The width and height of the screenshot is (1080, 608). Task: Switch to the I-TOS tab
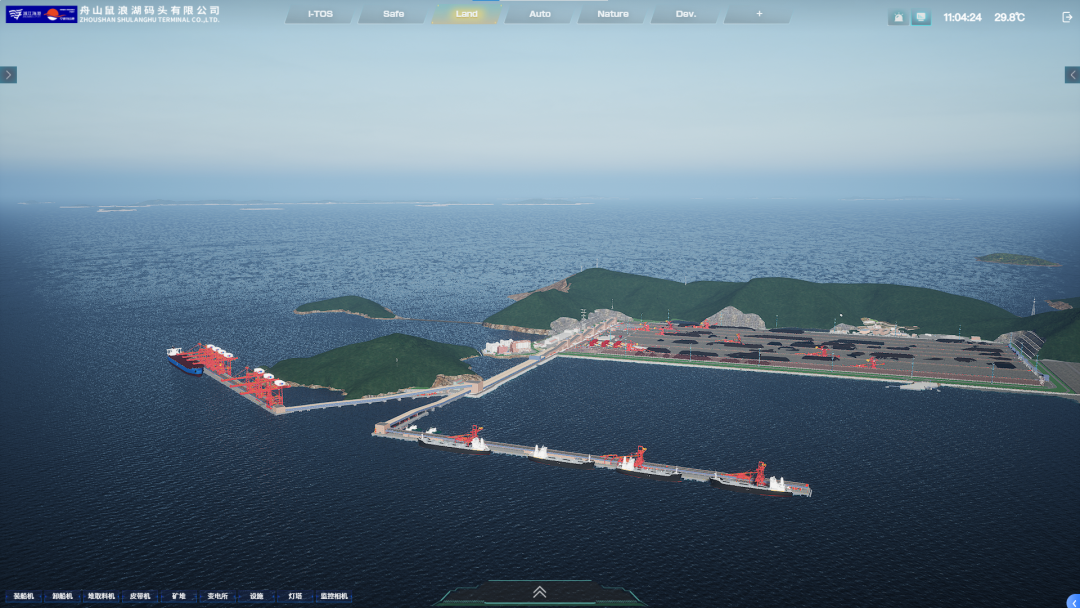coord(320,14)
